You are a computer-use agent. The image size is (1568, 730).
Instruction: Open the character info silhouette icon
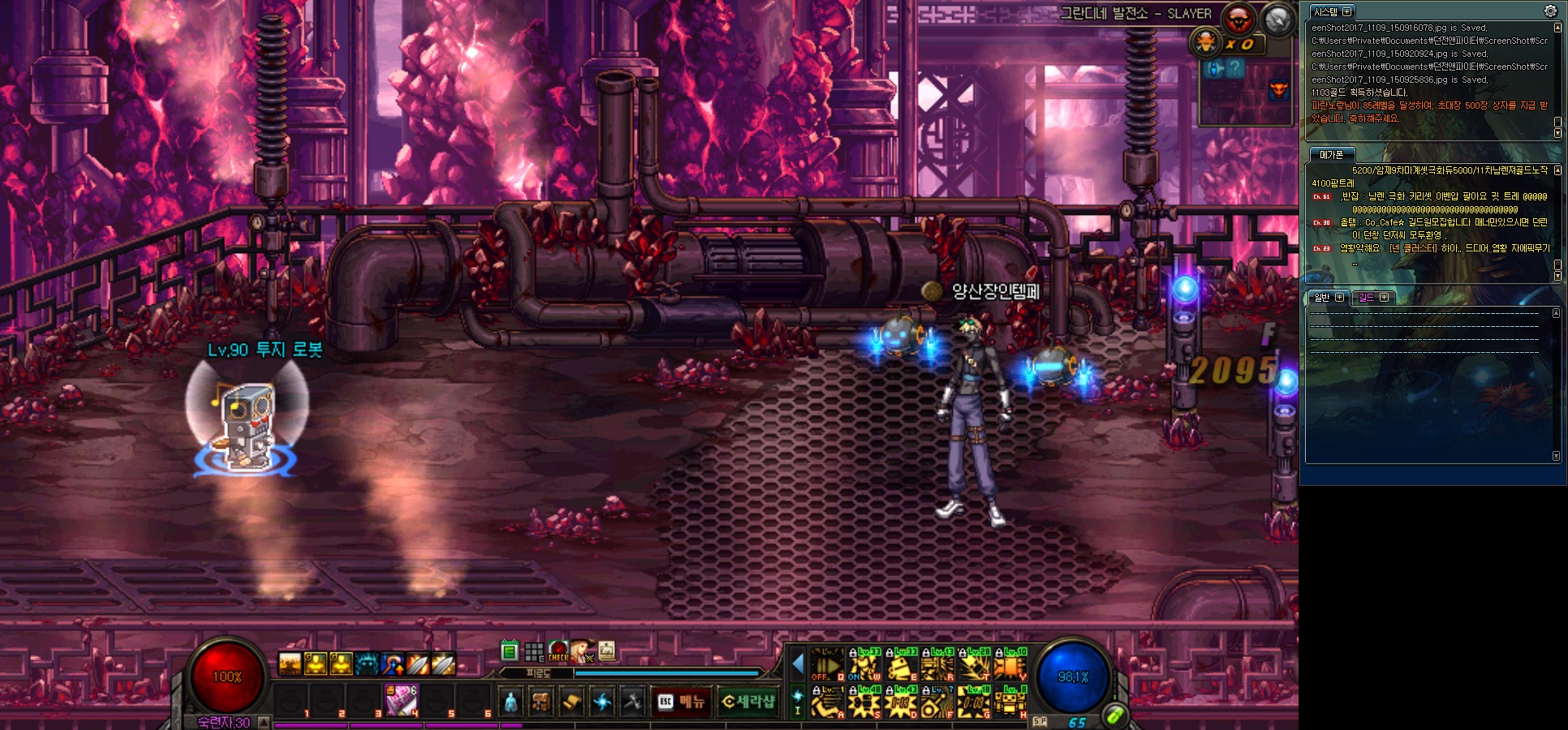pyautogui.click(x=510, y=702)
